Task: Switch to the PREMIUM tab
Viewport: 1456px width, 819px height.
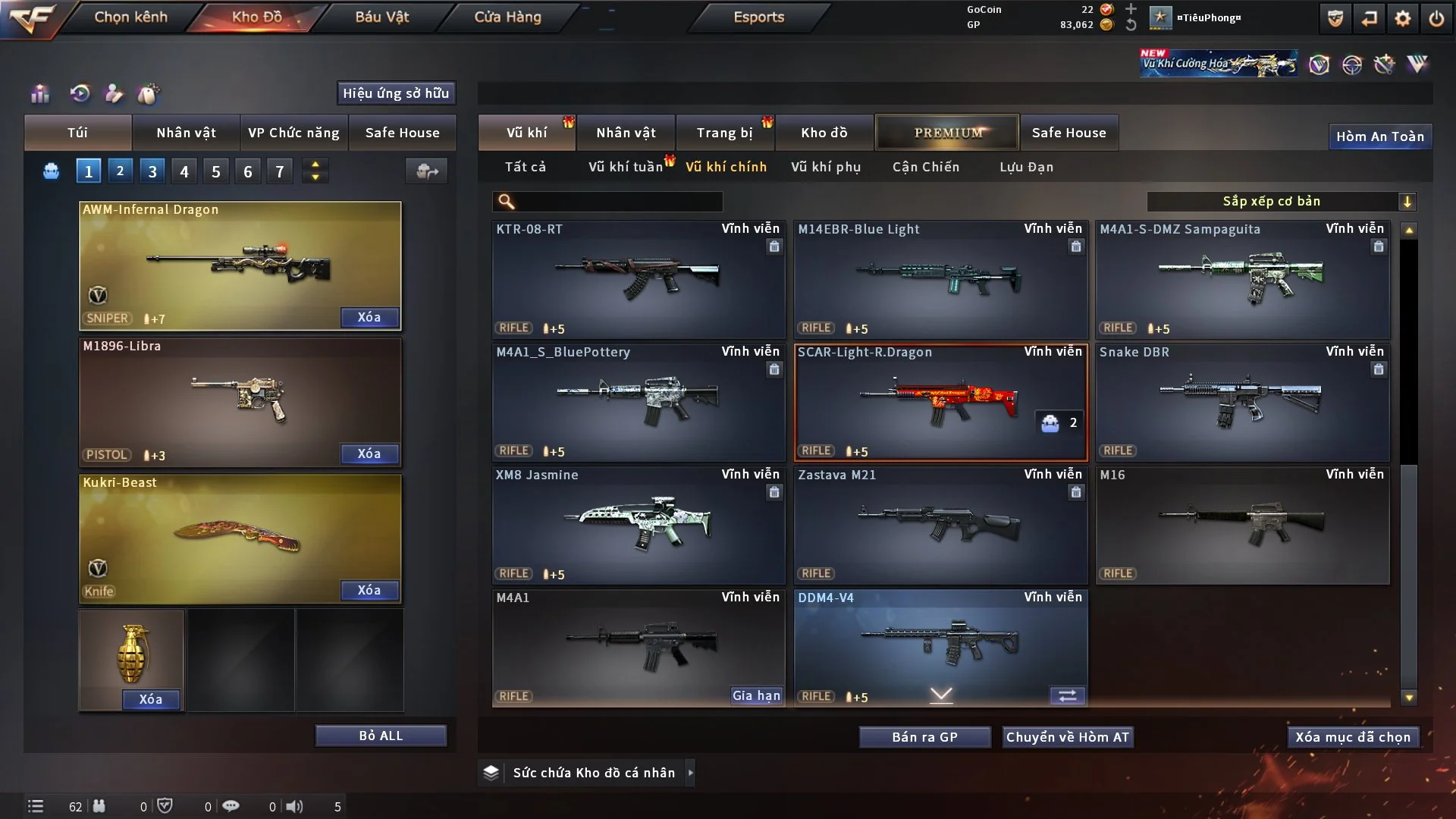Action: point(947,133)
